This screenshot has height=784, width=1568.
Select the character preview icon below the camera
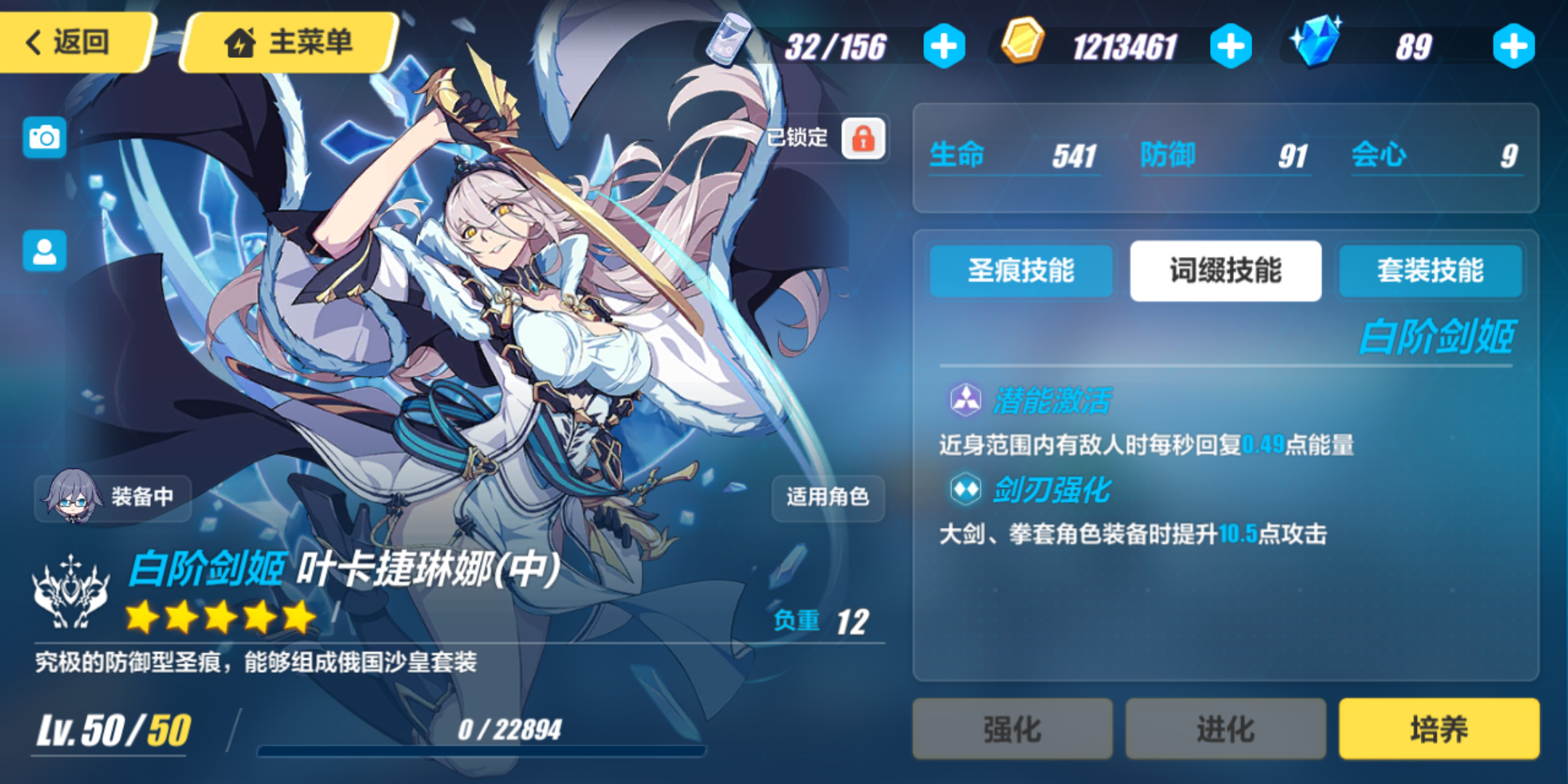pos(44,250)
